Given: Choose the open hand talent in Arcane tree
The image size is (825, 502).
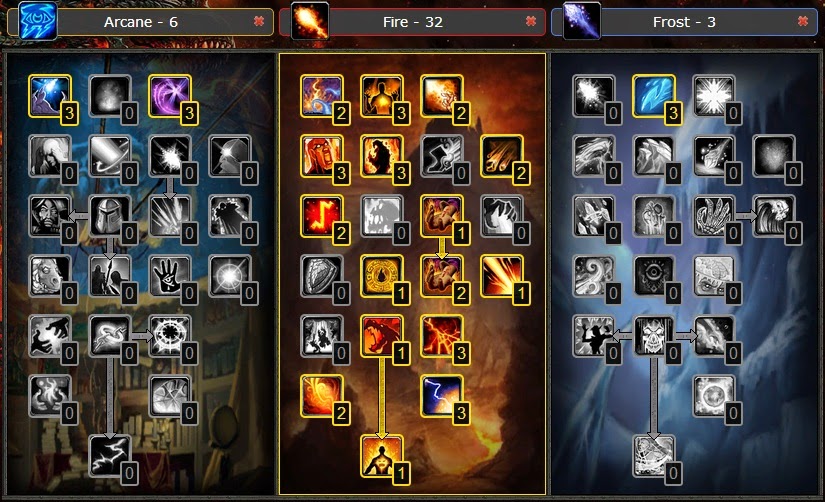Looking at the screenshot, I should click(168, 275).
